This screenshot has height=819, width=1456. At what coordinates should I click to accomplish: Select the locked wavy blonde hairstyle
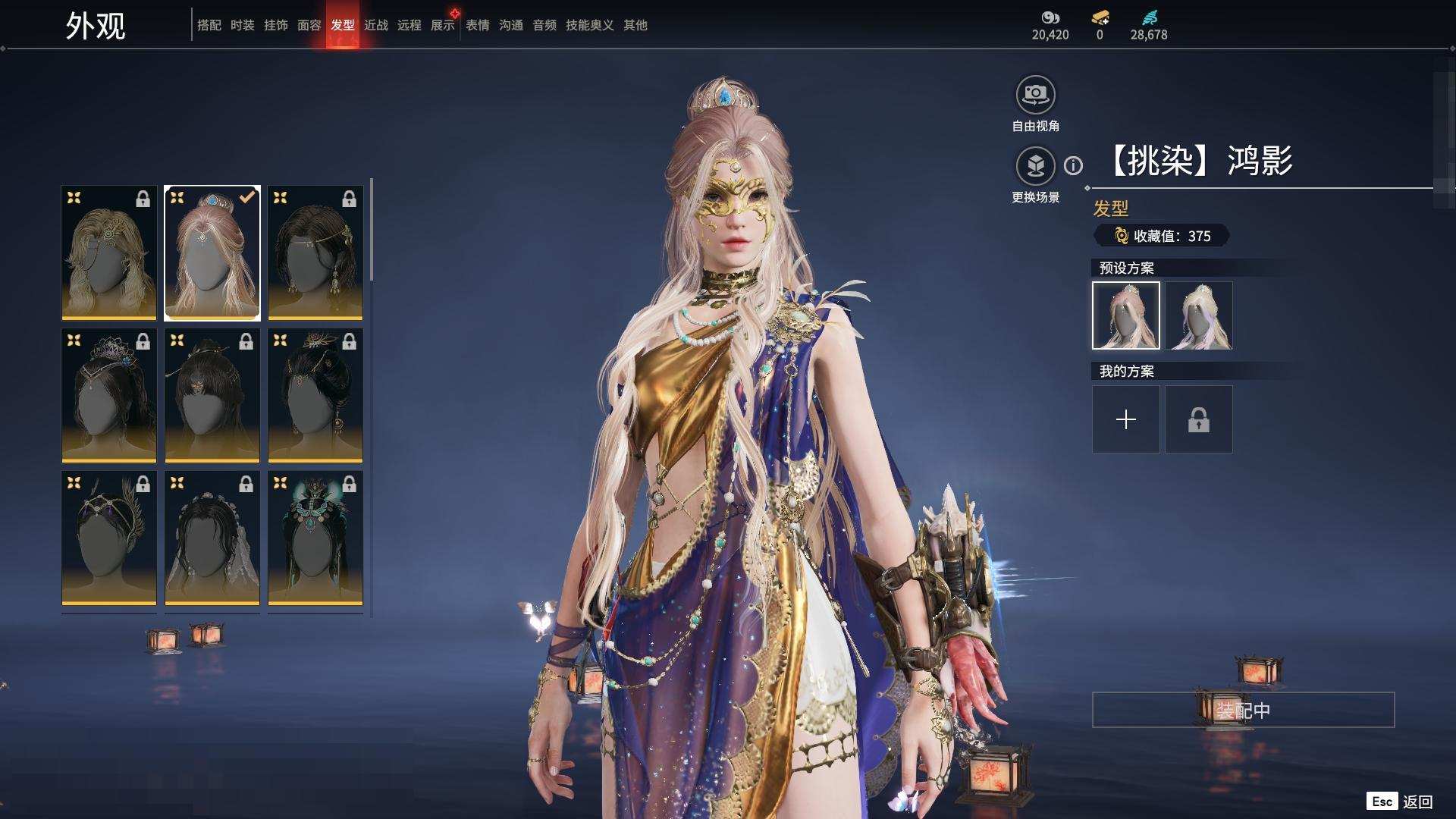click(109, 253)
